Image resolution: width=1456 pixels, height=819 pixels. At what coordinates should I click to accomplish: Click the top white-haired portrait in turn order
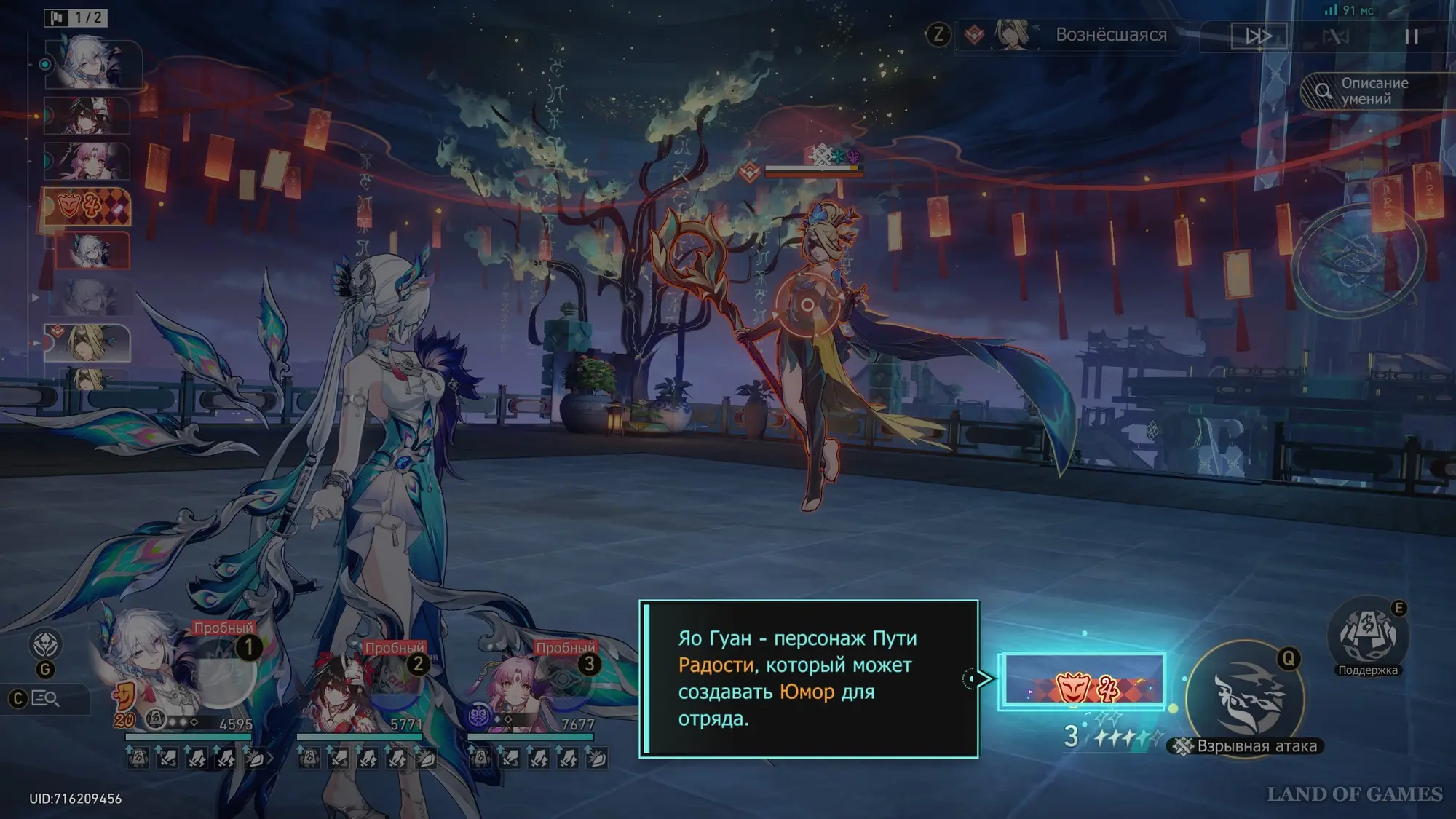(92, 64)
